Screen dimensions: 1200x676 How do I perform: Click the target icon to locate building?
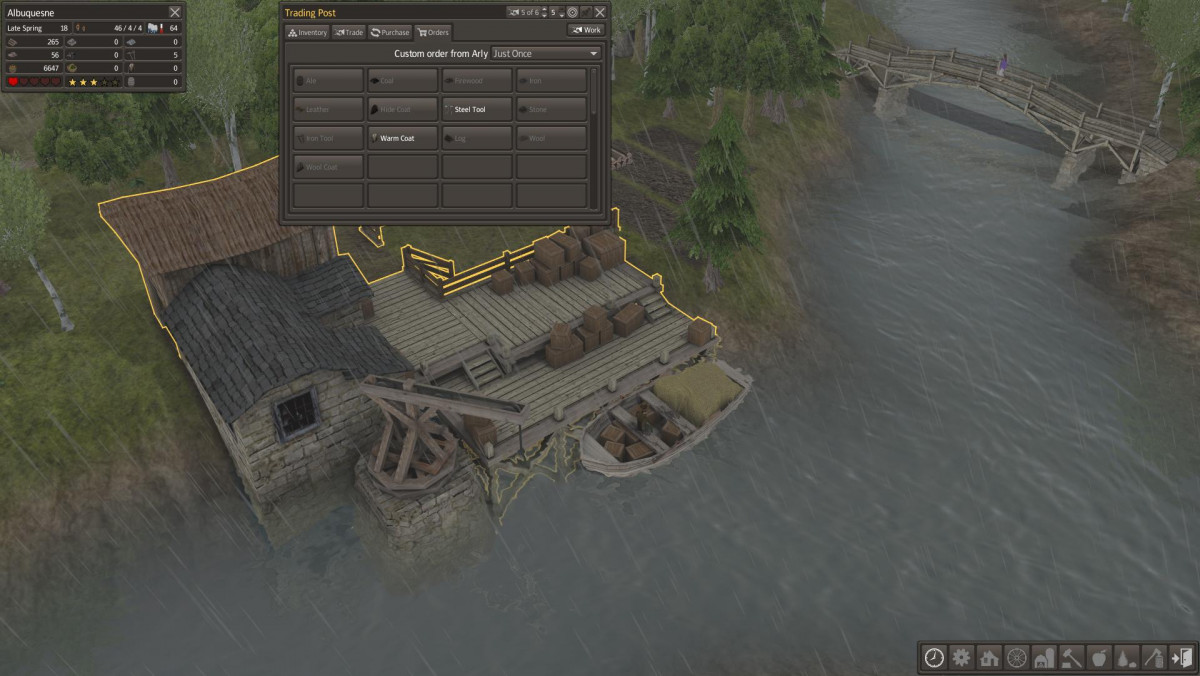tap(572, 12)
